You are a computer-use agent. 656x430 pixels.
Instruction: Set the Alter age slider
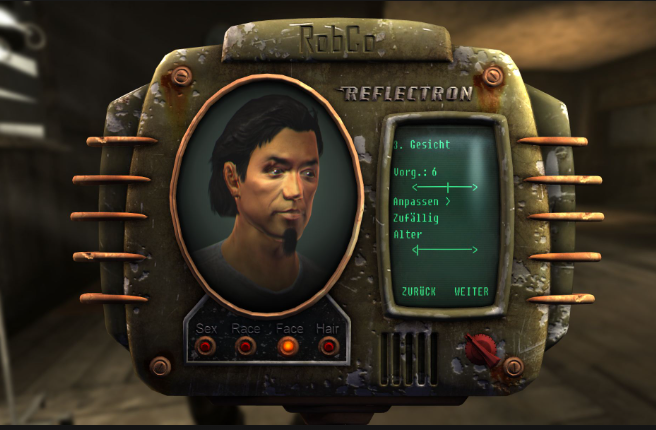coord(446,249)
